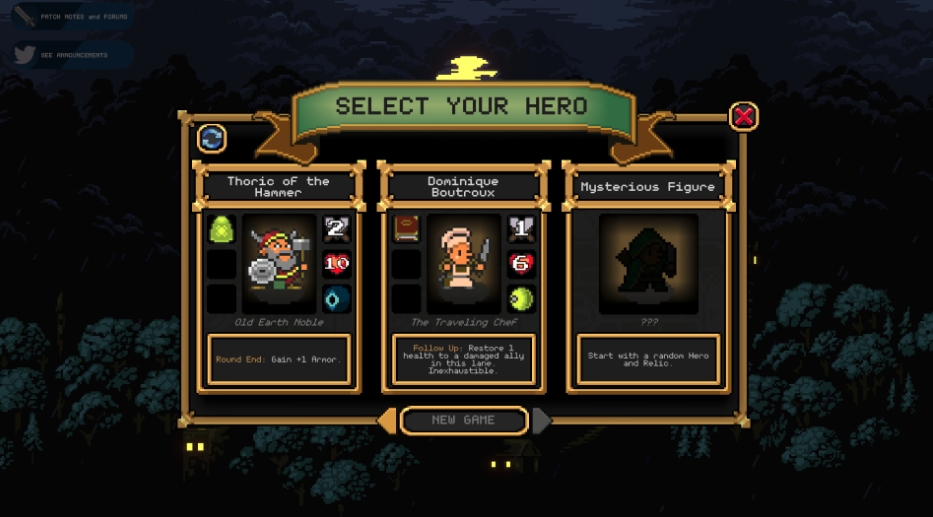Choose Dominique Boutroux hero portrait

coord(463,264)
